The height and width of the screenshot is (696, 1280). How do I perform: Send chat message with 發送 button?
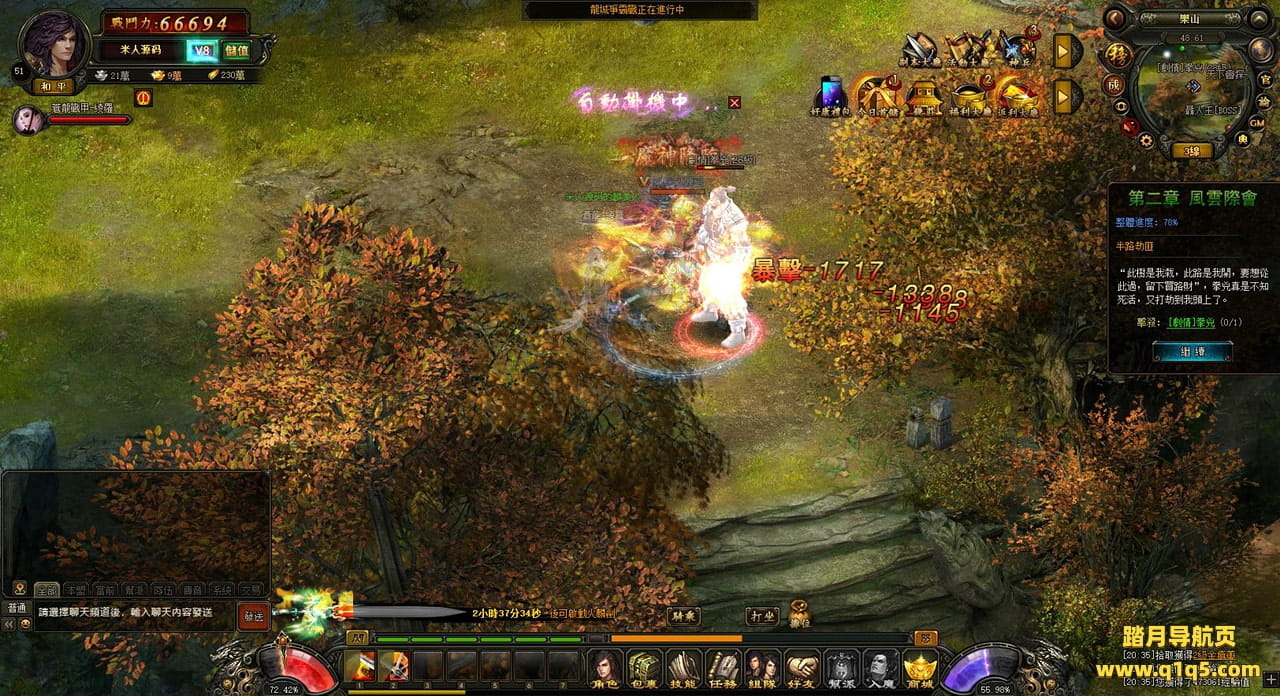pos(254,616)
